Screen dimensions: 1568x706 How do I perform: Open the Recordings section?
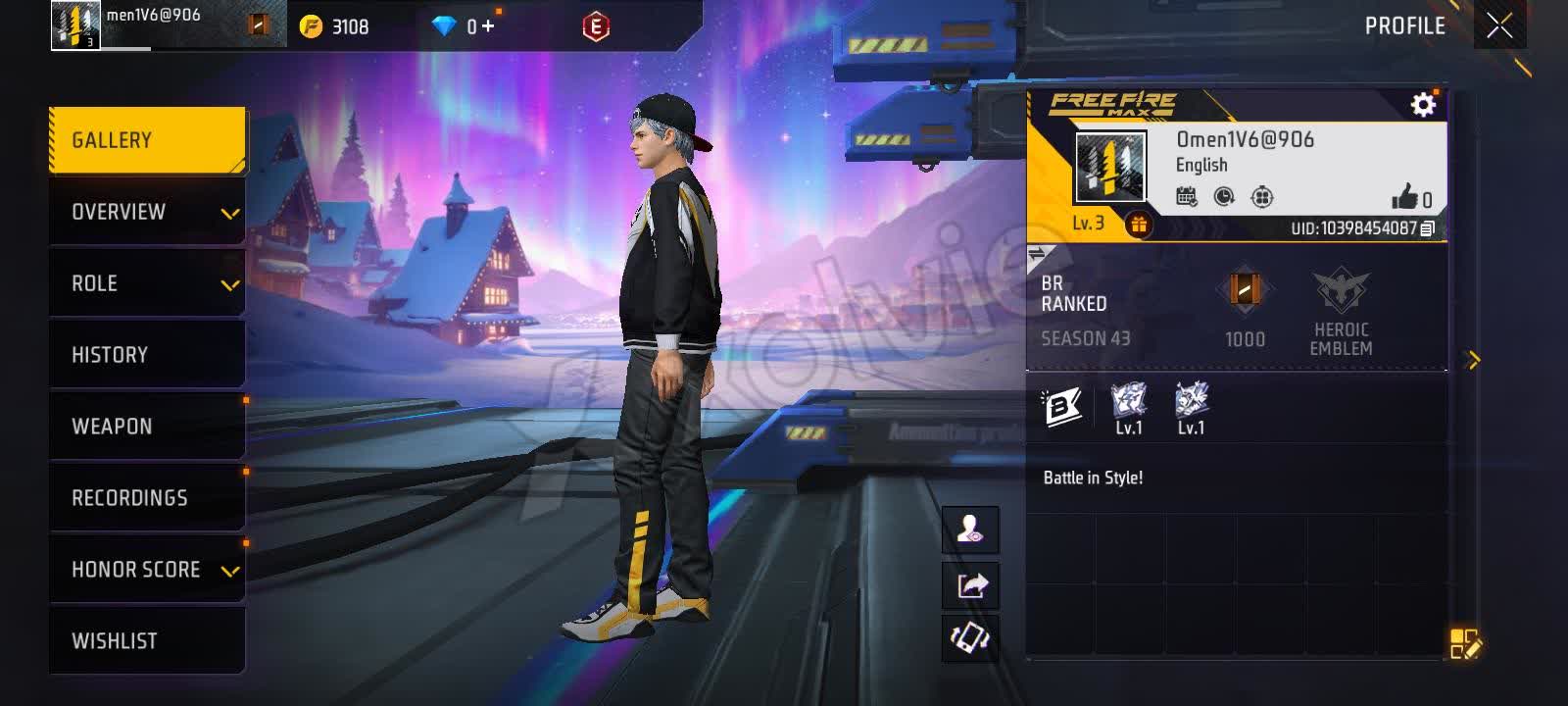point(147,498)
